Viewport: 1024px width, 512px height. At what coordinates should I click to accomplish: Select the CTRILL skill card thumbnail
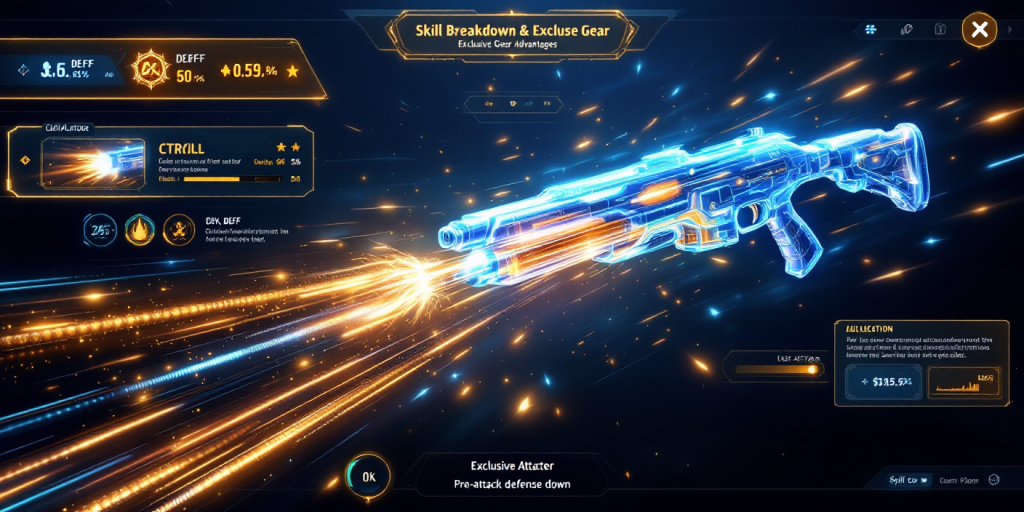tap(93, 162)
